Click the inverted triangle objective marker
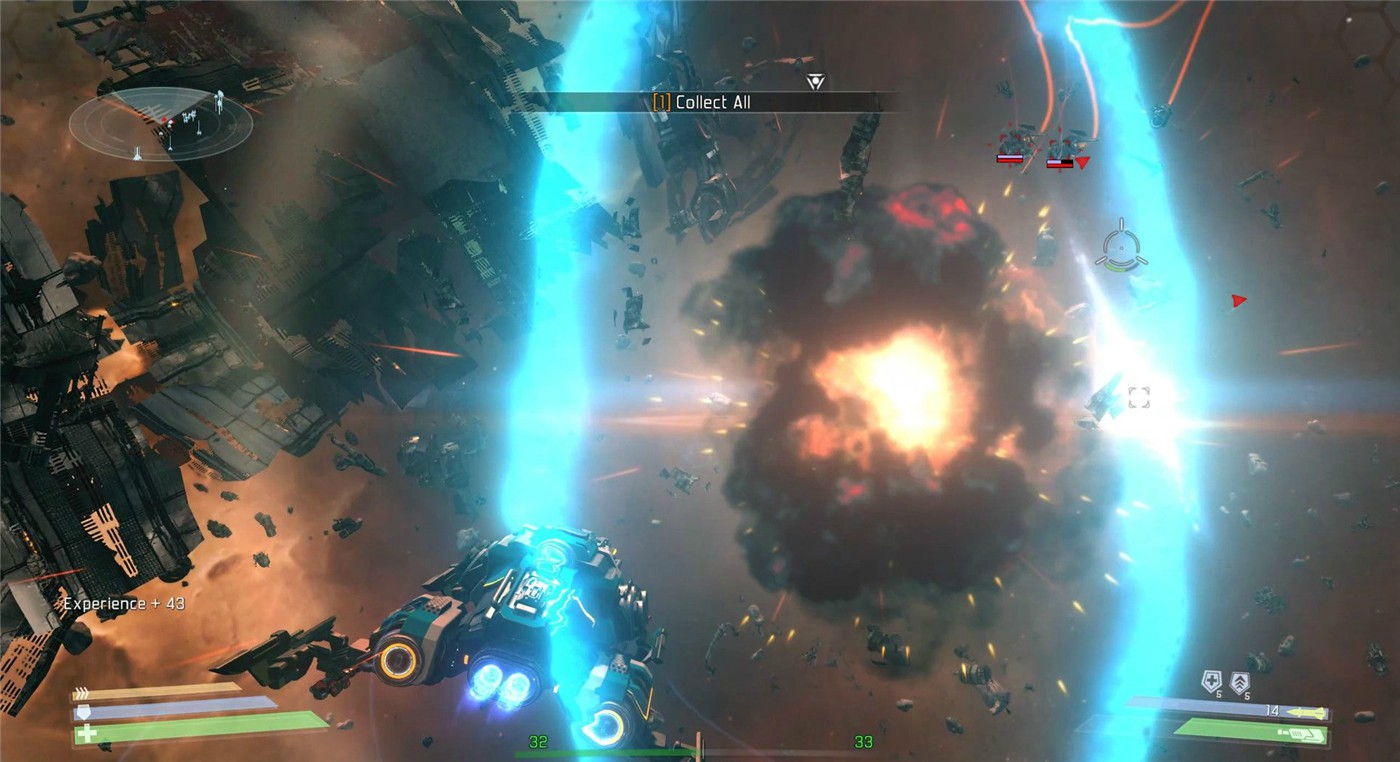 pyautogui.click(x=814, y=81)
